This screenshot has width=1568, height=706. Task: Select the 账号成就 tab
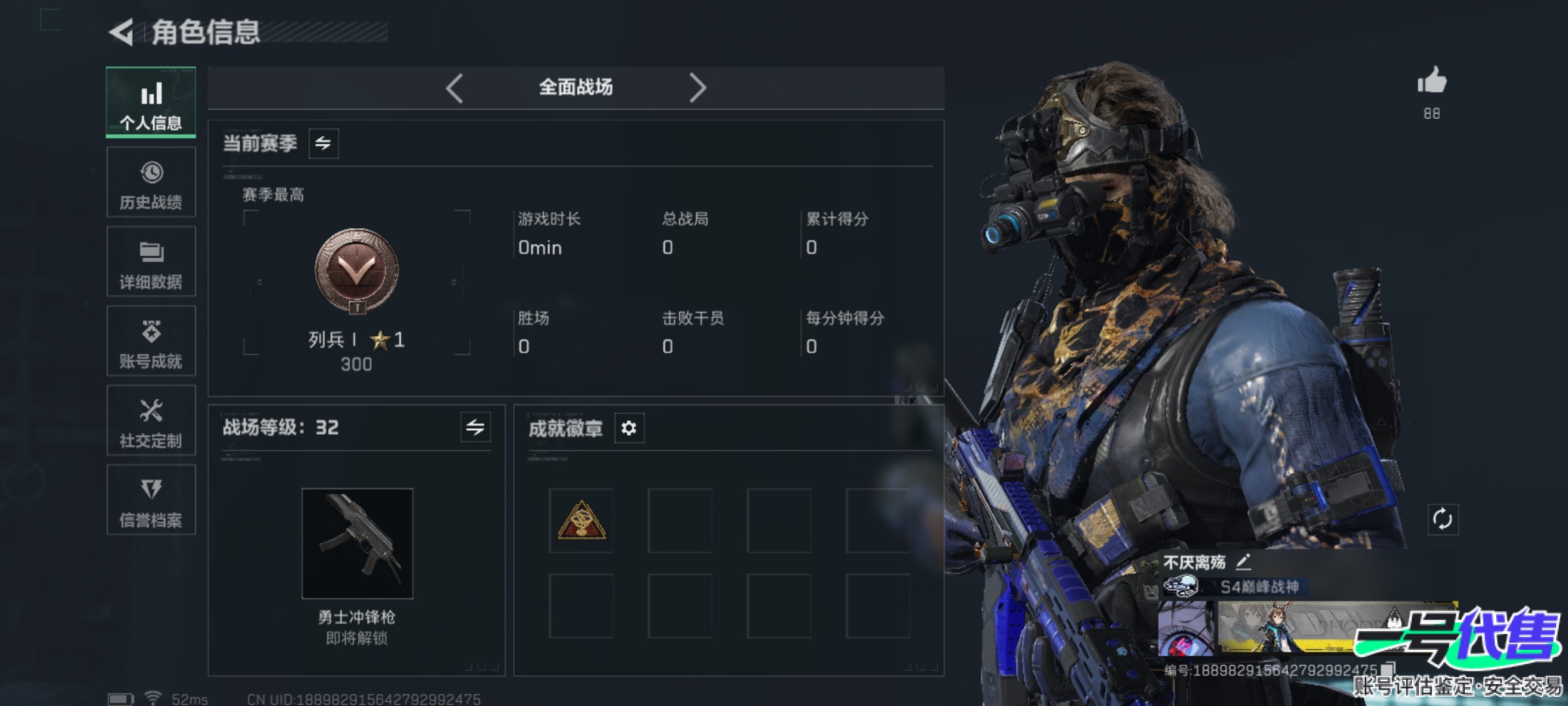151,341
